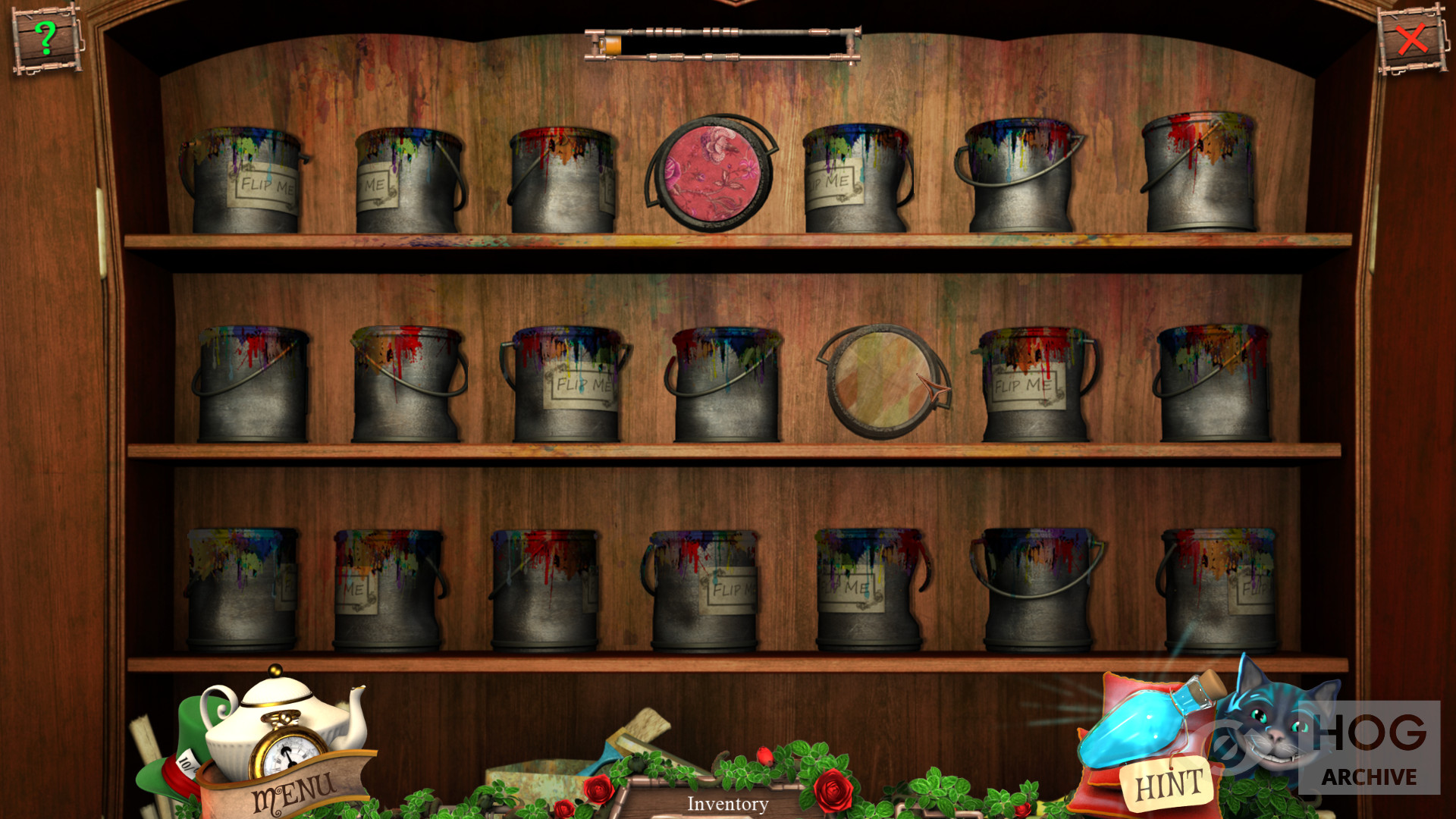Expand the Inventory bar
1456x819 pixels.
(x=727, y=803)
